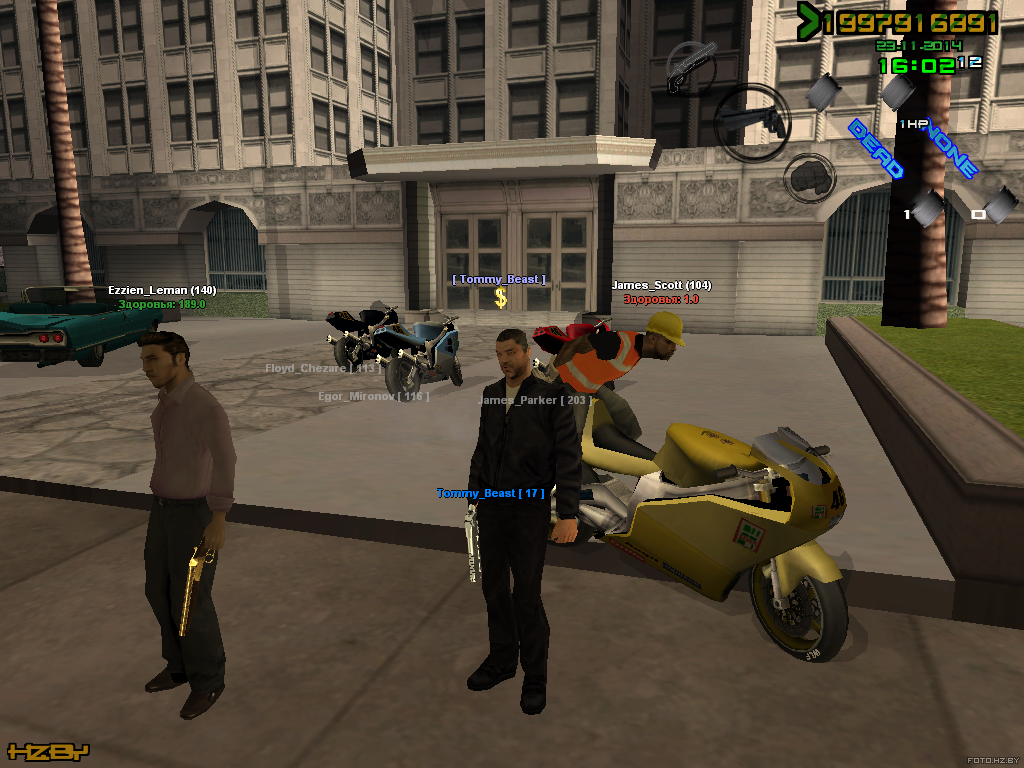Choose the revolver weapon icon

pos(752,120)
